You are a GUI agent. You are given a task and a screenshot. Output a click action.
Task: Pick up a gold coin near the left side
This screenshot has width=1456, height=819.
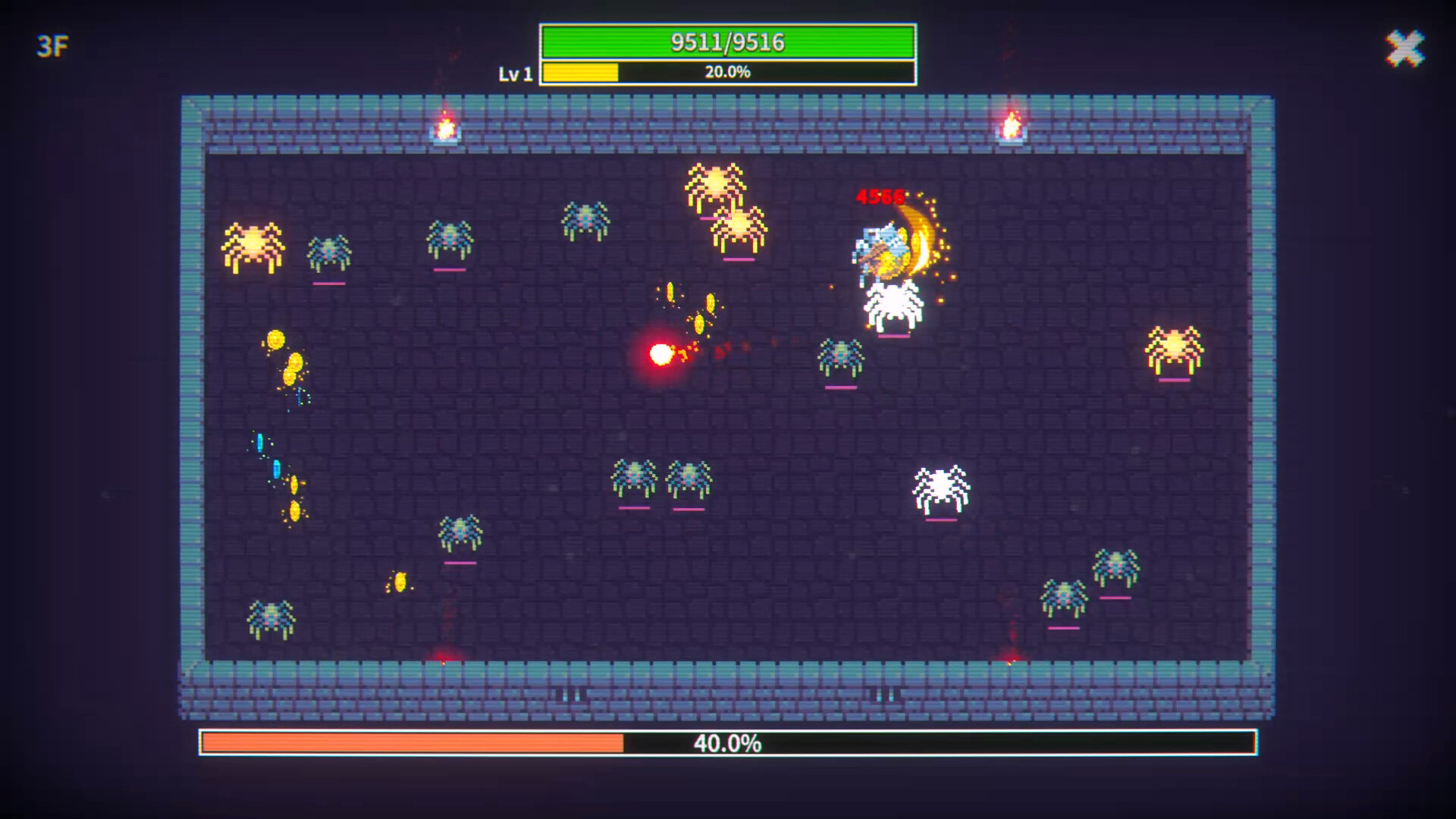275,340
